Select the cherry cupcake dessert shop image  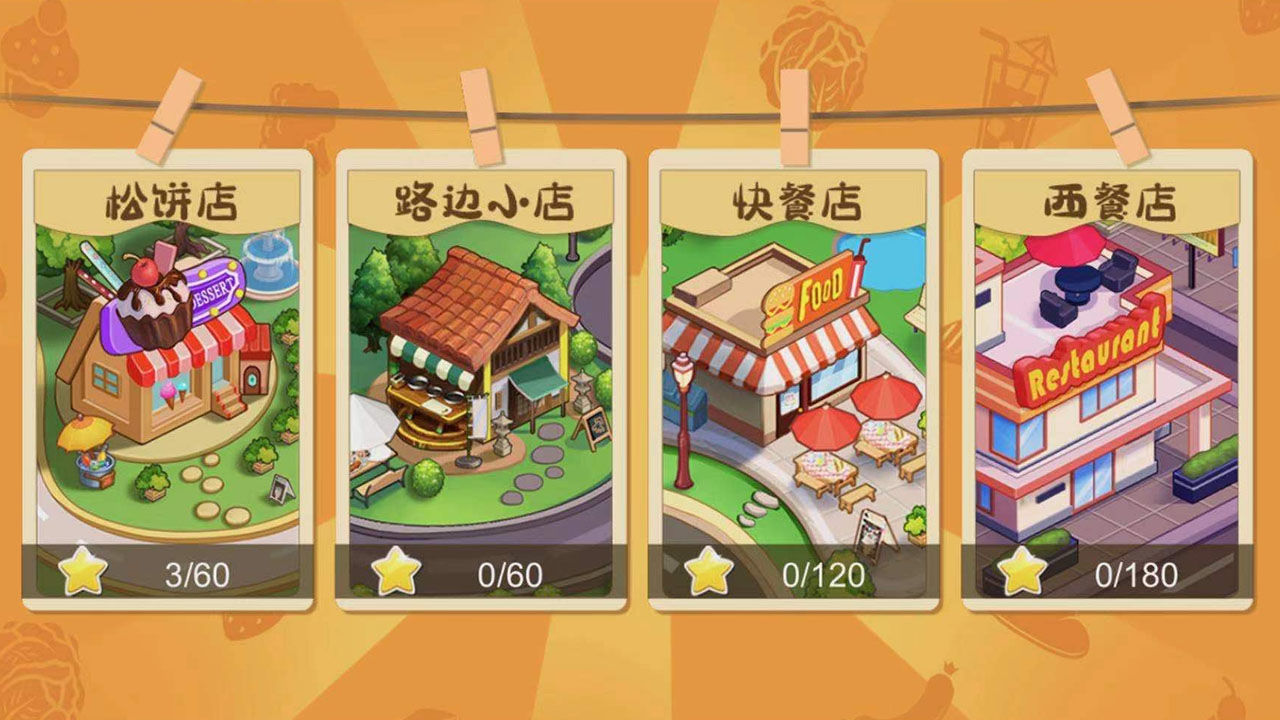coord(150,300)
